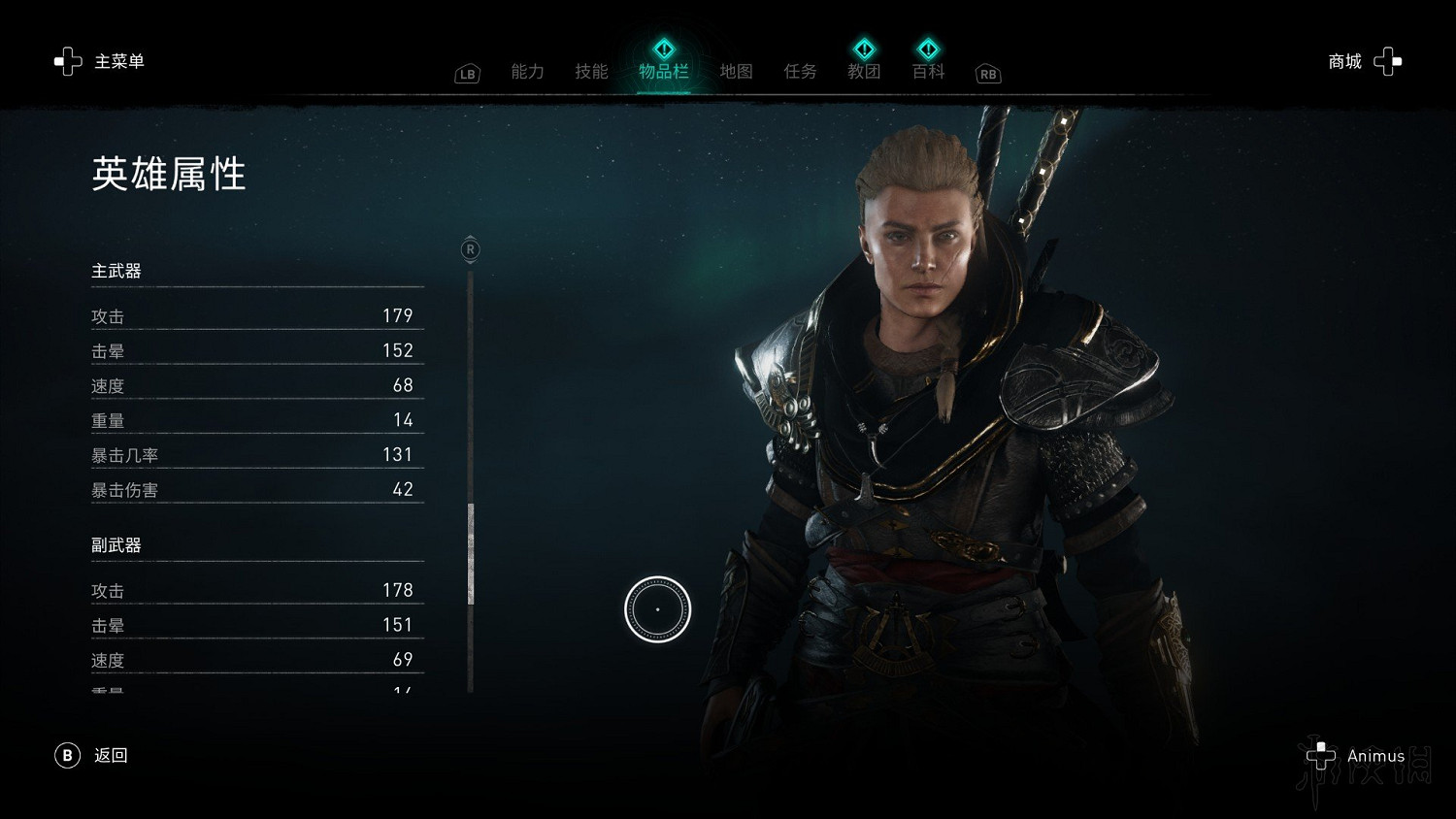Image resolution: width=1456 pixels, height=819 pixels.
Task: Open the 商城 store
Action: (1364, 62)
